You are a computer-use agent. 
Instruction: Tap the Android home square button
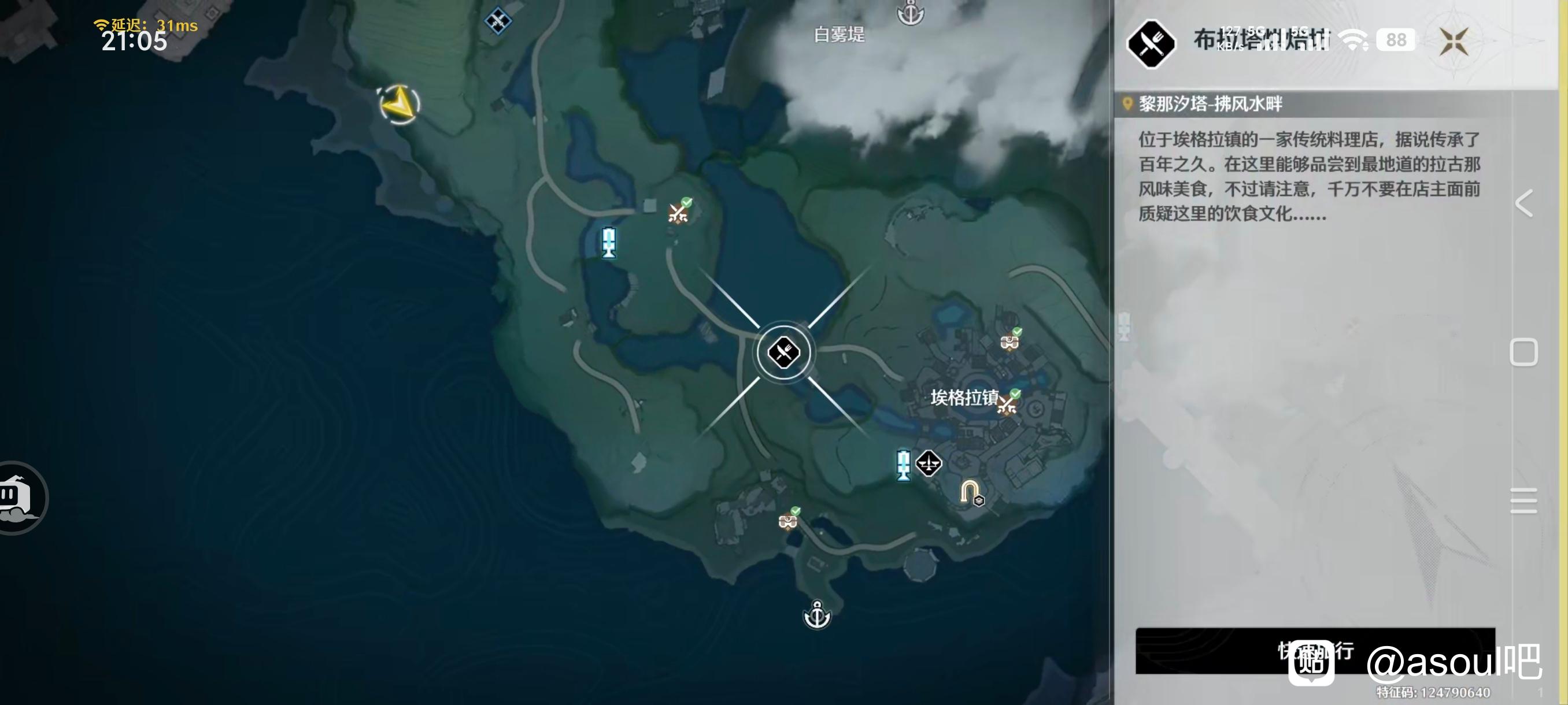[x=1523, y=352]
